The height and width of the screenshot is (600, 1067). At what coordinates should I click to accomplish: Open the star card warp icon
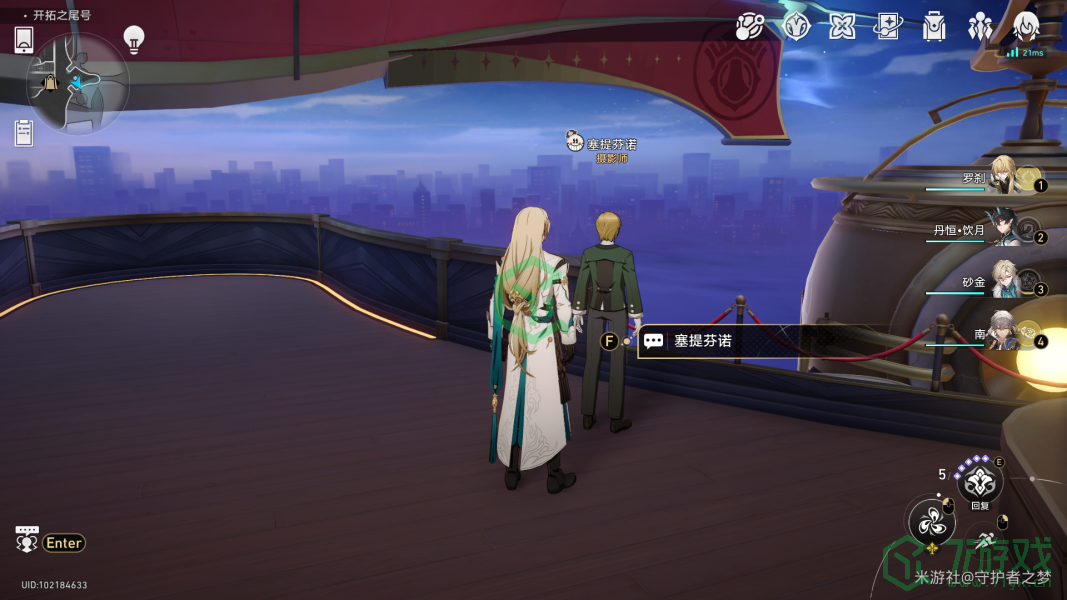click(888, 27)
